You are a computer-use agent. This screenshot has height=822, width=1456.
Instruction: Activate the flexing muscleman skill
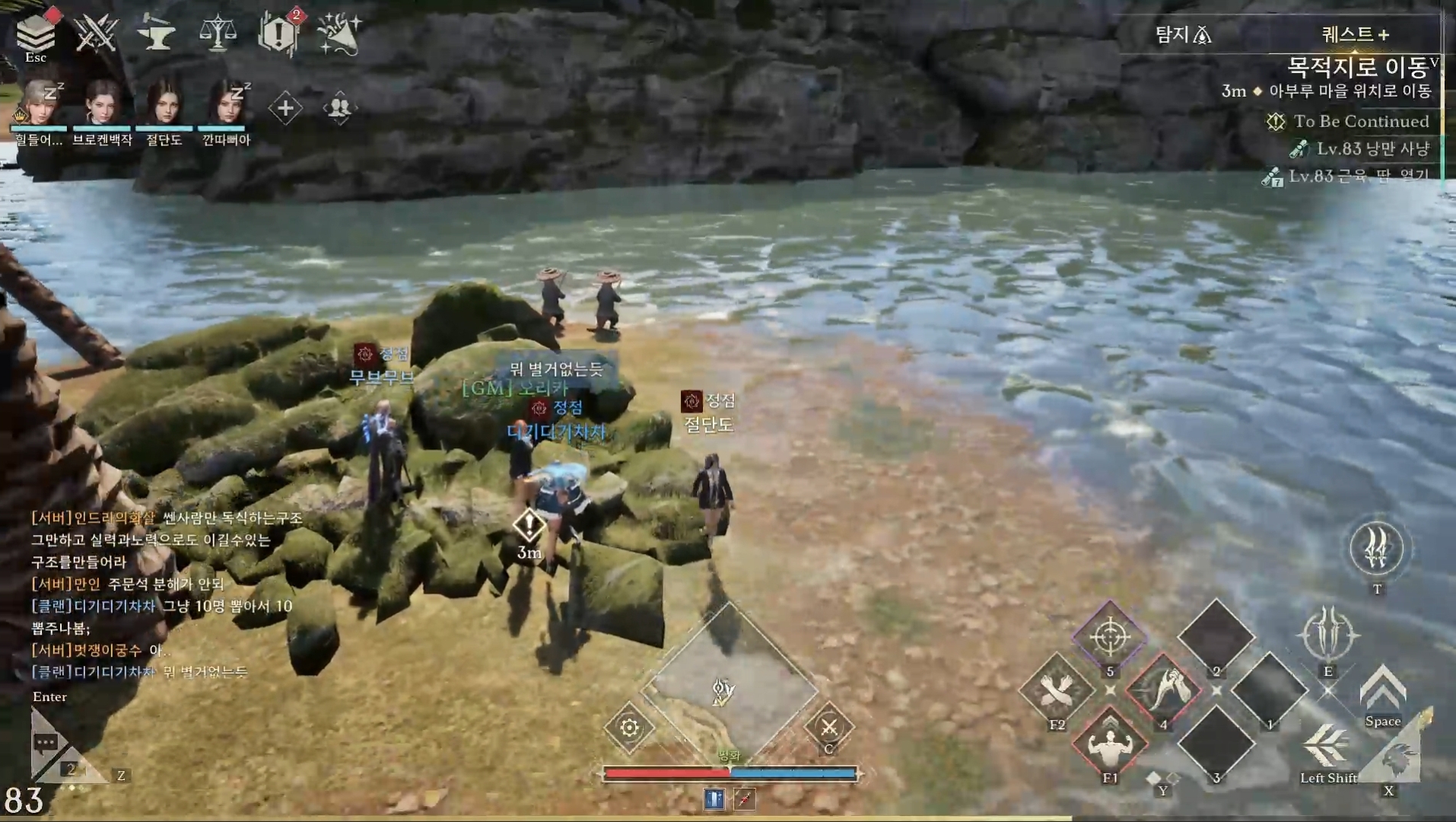click(1109, 744)
